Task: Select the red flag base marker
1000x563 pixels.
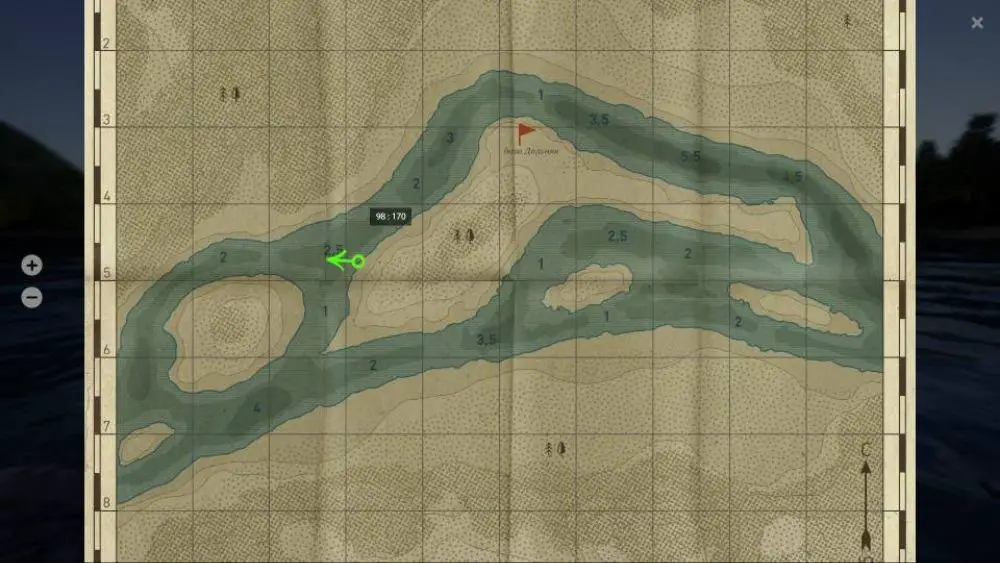Action: [525, 133]
